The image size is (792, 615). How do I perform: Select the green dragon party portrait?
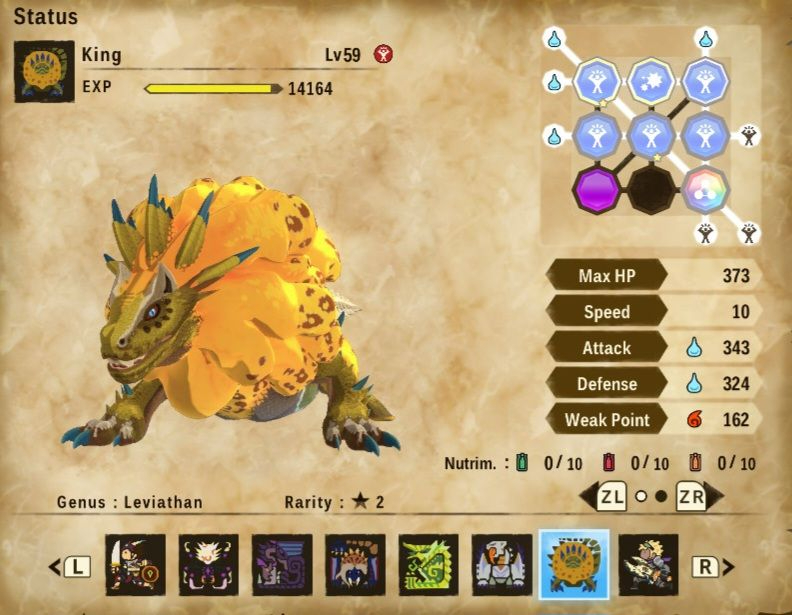[x=428, y=564]
